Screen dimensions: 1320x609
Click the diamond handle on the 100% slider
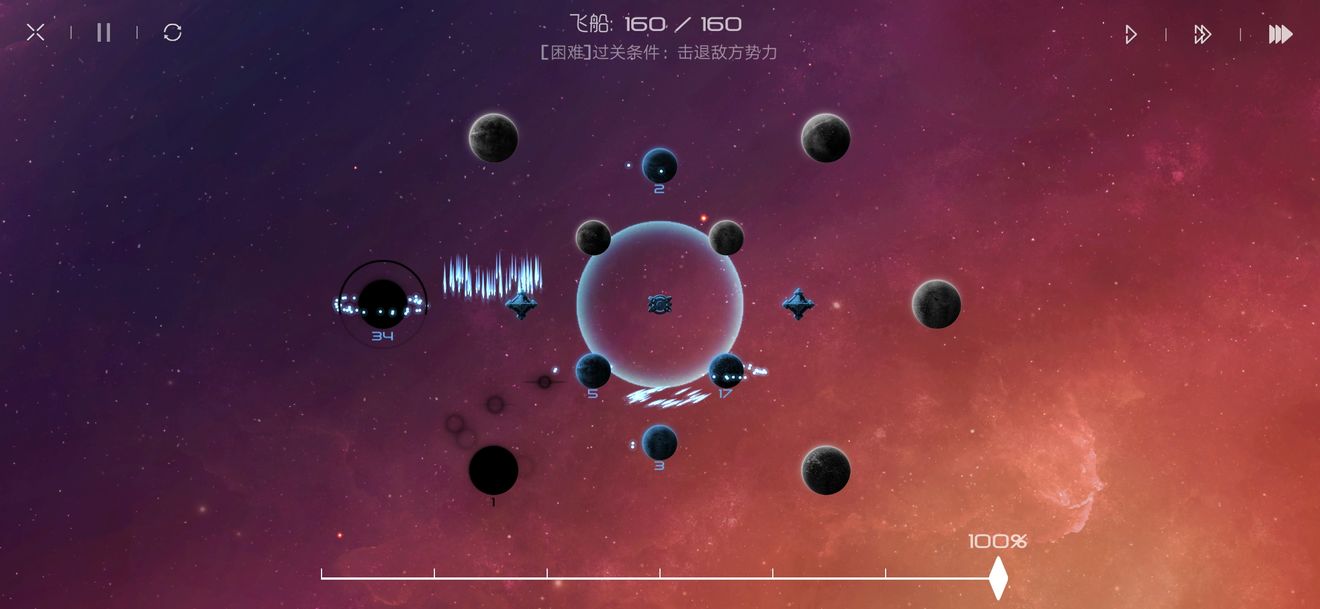pos(998,578)
